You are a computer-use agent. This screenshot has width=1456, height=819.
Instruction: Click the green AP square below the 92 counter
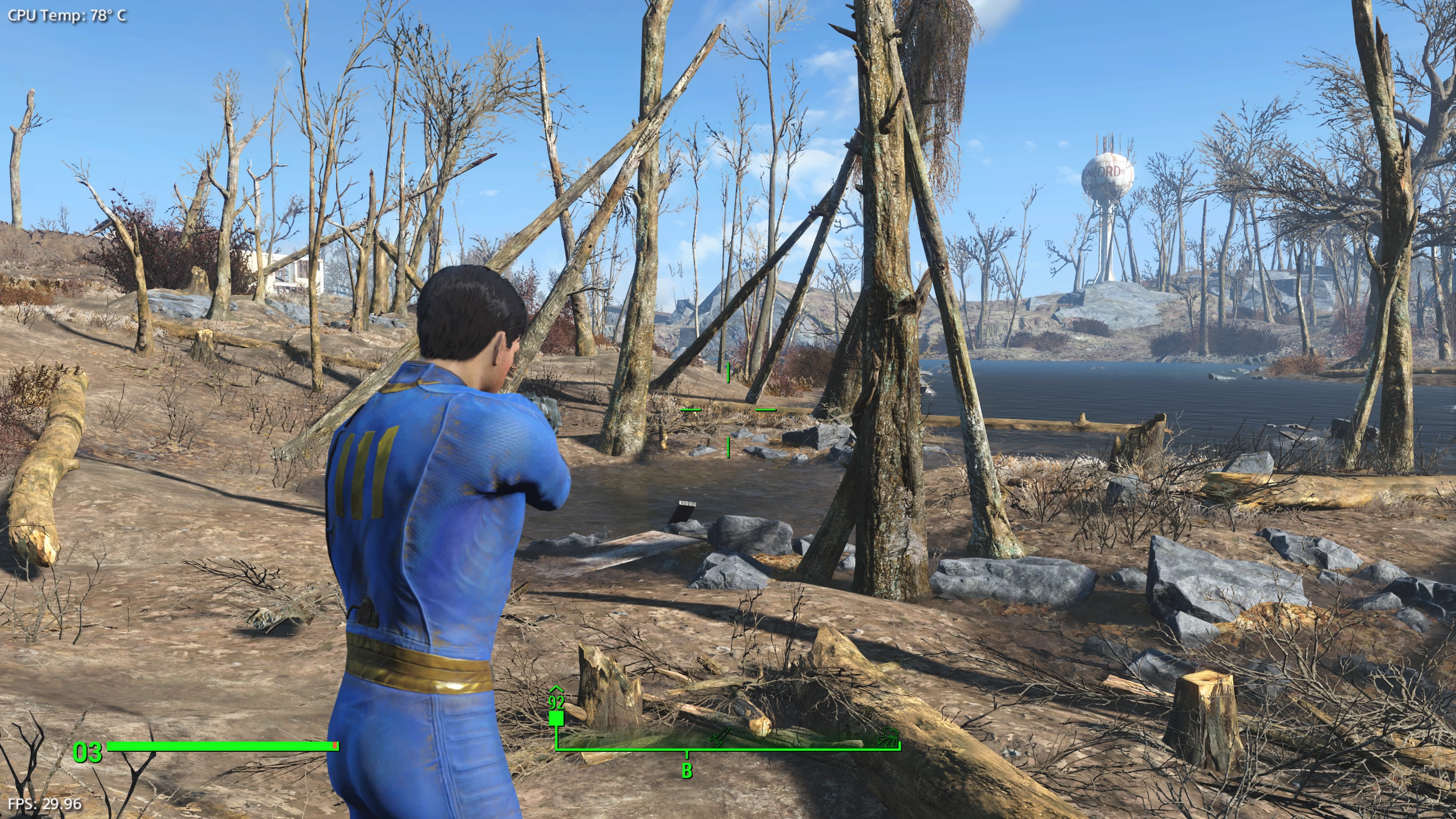pos(556,719)
